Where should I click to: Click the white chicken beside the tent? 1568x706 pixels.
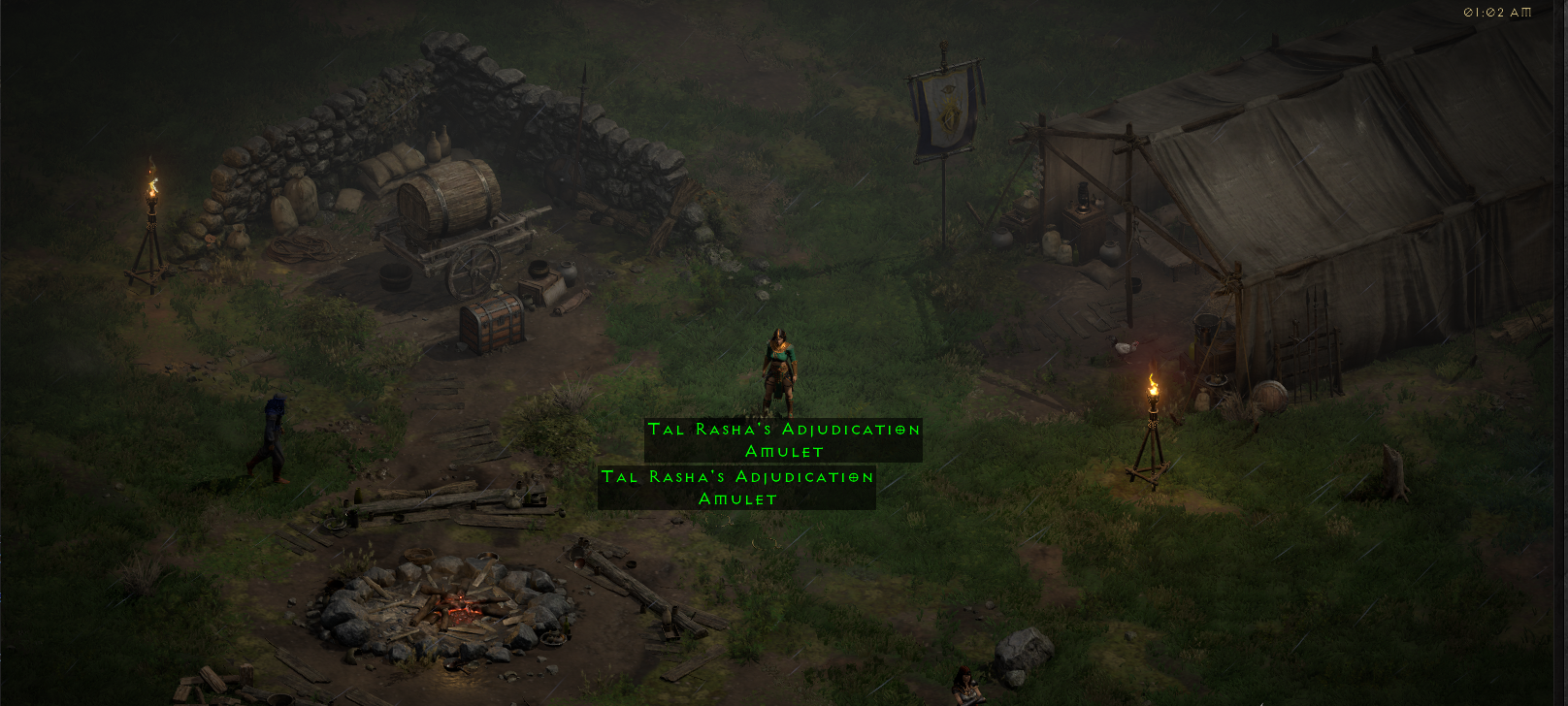[x=1123, y=347]
